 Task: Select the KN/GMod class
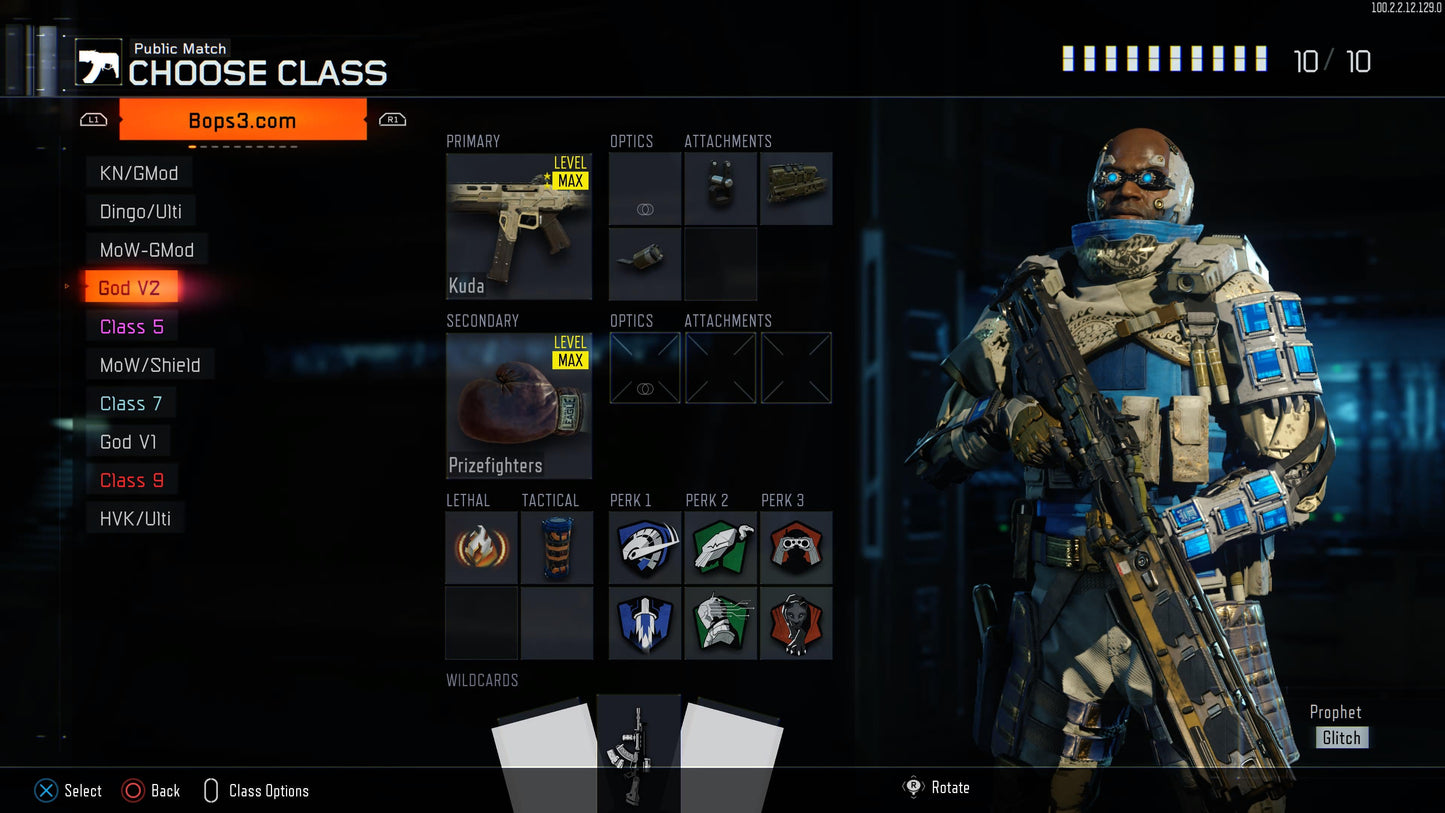click(139, 173)
